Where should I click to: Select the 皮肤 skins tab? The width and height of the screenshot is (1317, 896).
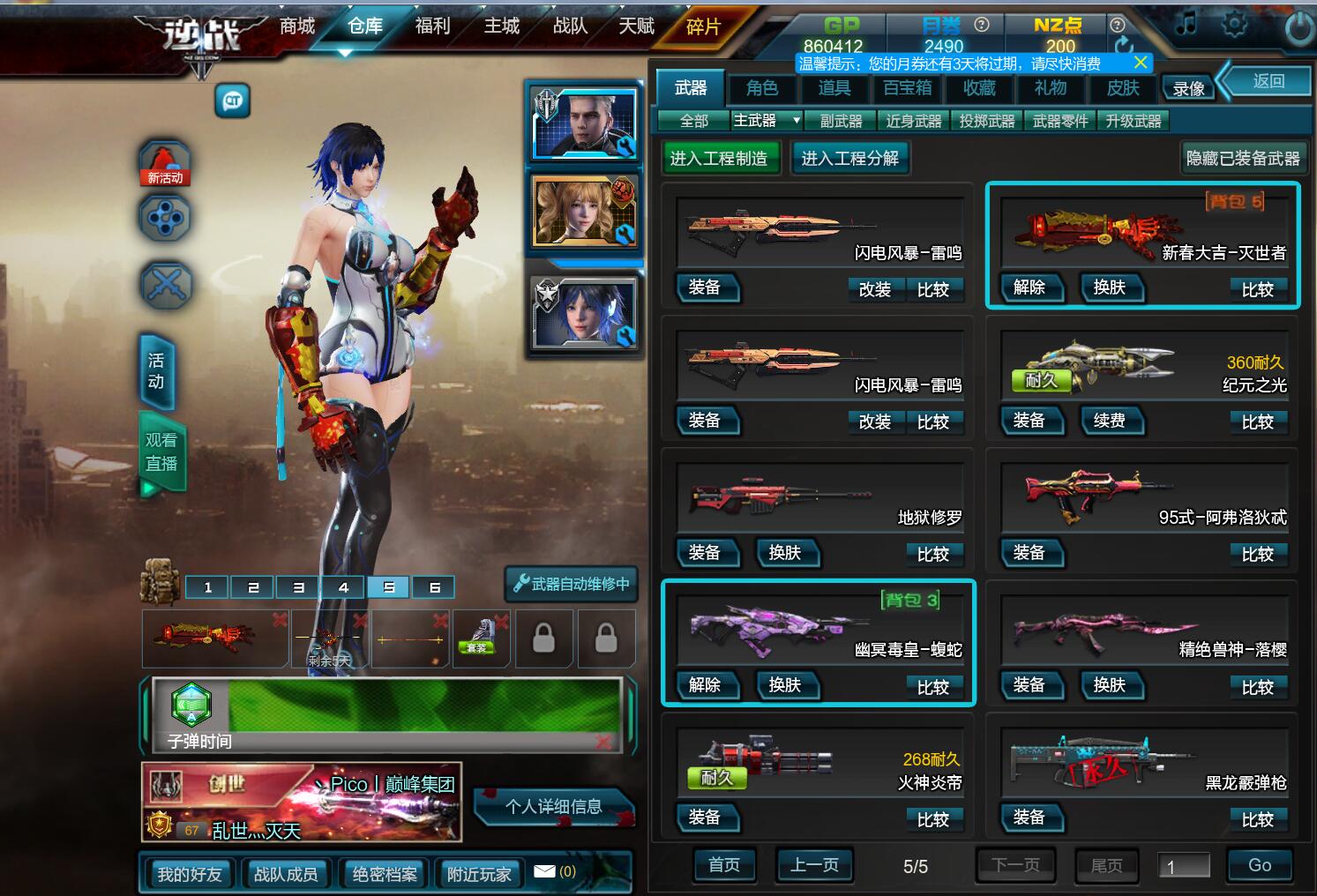coord(1123,87)
